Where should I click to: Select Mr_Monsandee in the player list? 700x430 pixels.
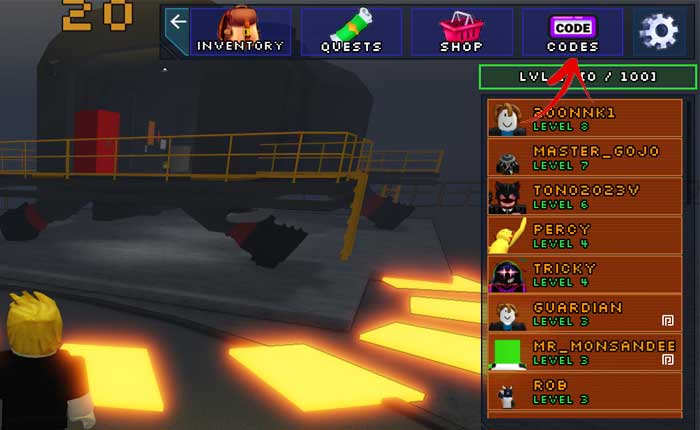point(585,352)
